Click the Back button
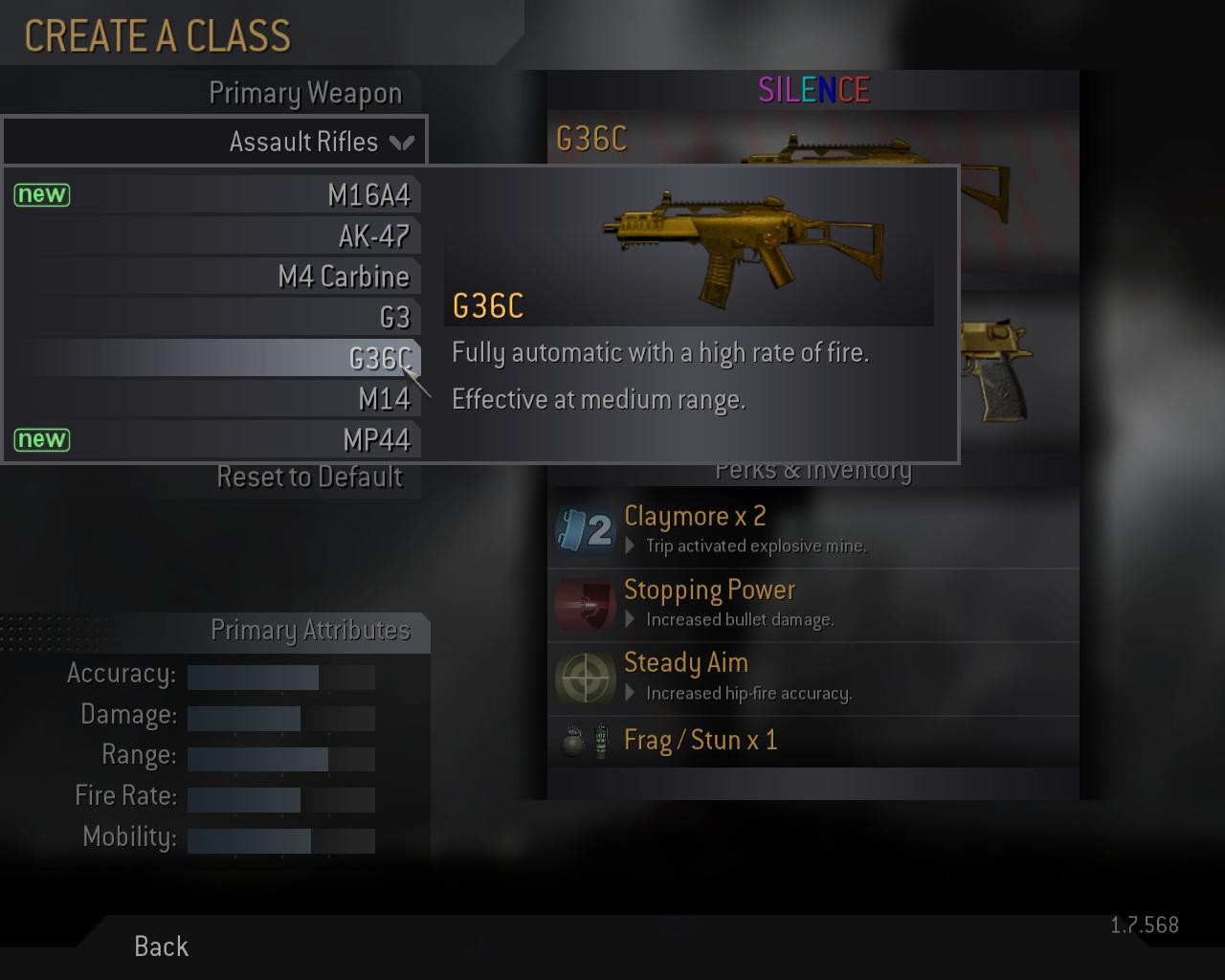Viewport: 1225px width, 980px height. point(160,947)
